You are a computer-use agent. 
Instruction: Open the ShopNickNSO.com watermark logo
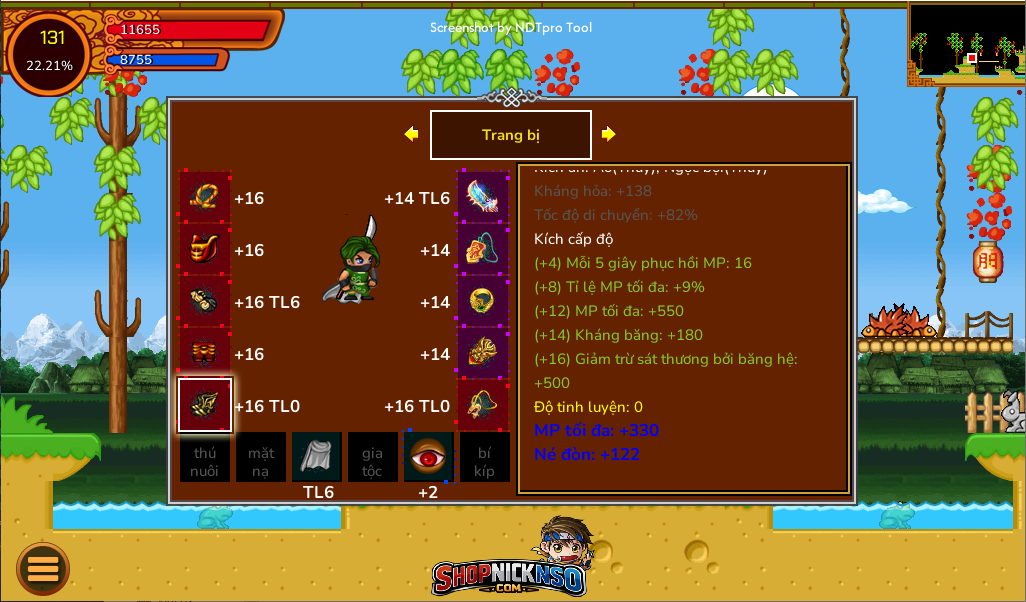click(x=510, y=566)
